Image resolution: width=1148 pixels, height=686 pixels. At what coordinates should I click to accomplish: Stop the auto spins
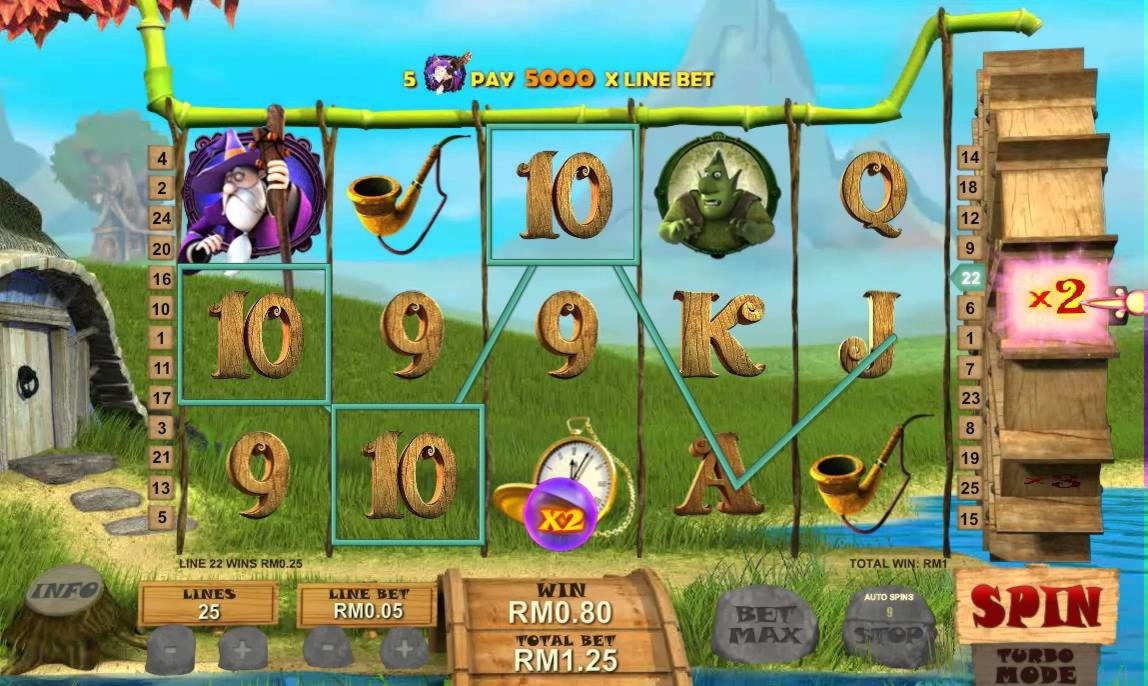[889, 630]
